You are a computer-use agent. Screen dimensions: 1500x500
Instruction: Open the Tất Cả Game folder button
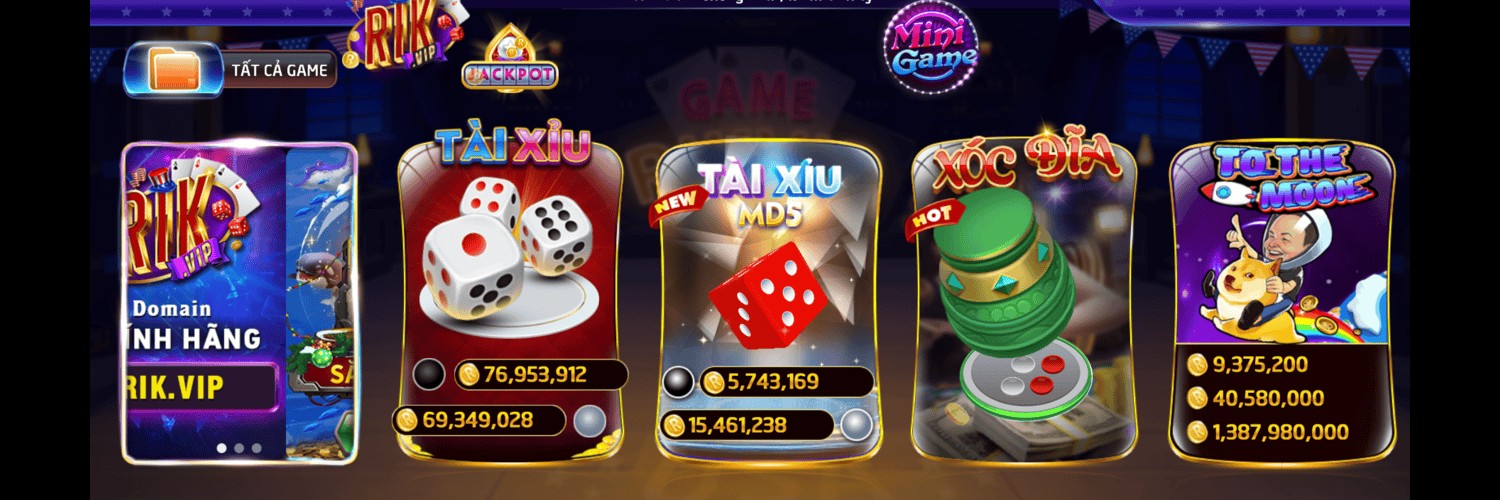(230, 70)
